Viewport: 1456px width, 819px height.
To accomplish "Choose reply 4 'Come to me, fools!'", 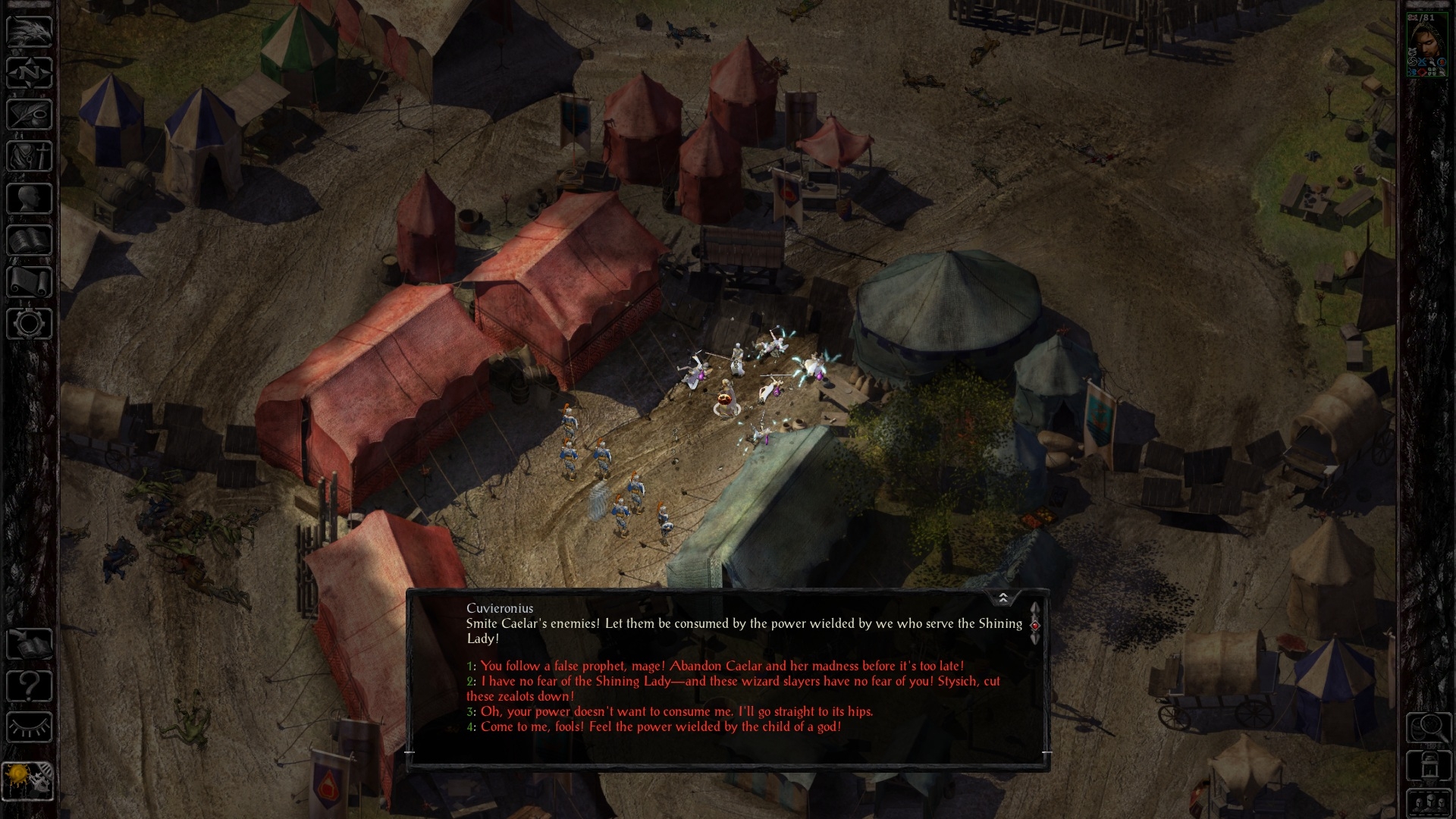I will 661,726.
